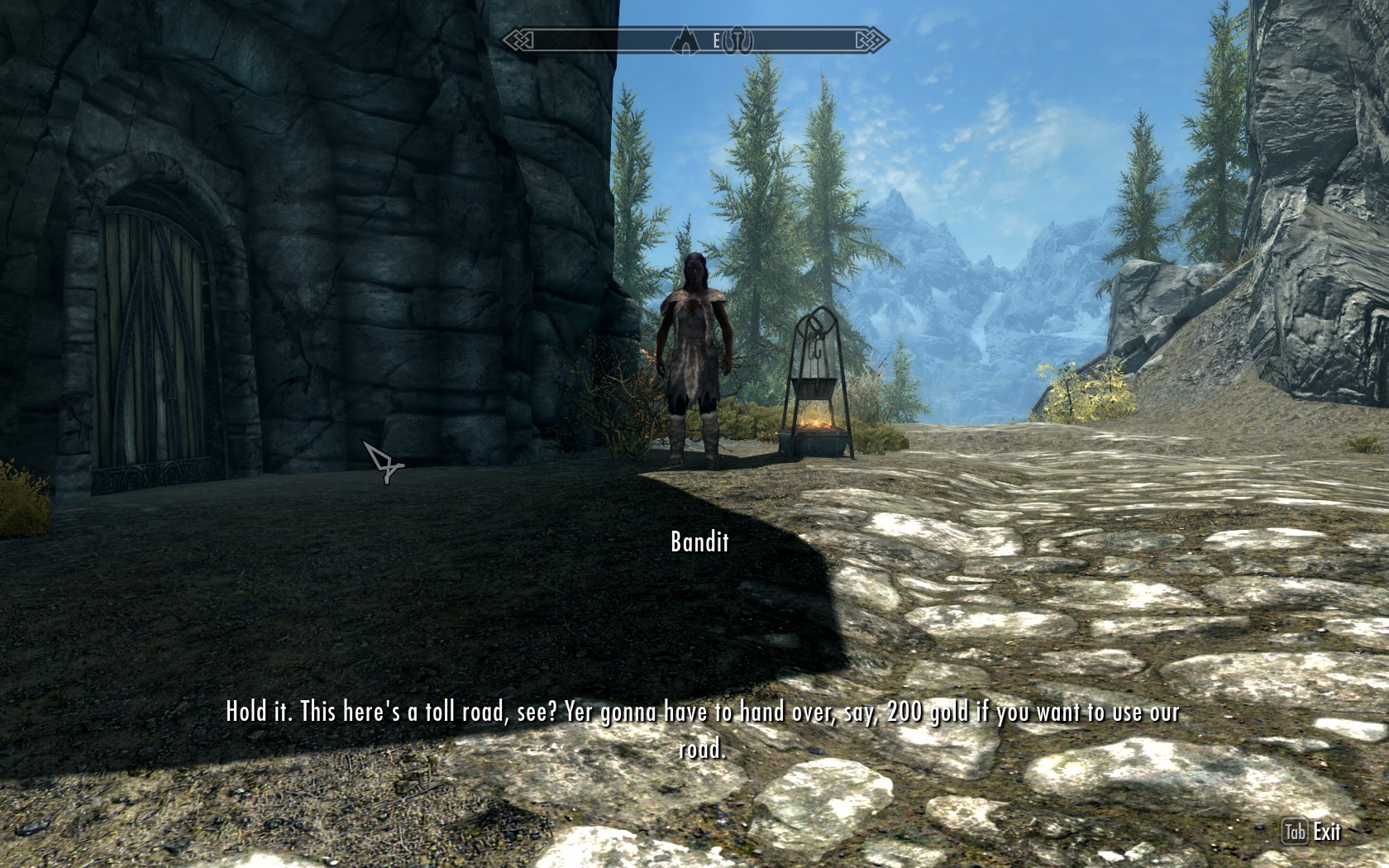Exit the conversation with the Bandit
This screenshot has height=868, width=1389.
pos(1312,832)
